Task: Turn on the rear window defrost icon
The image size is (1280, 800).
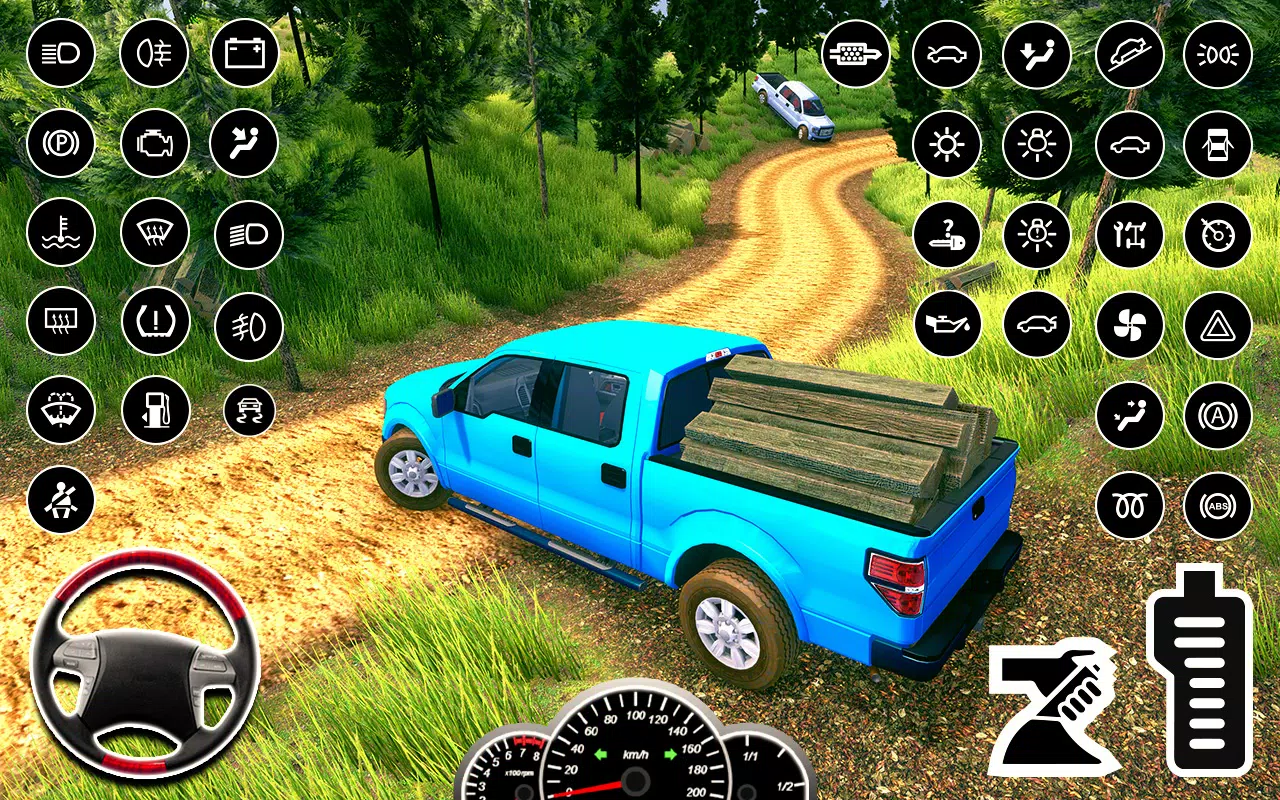Action: point(61,322)
